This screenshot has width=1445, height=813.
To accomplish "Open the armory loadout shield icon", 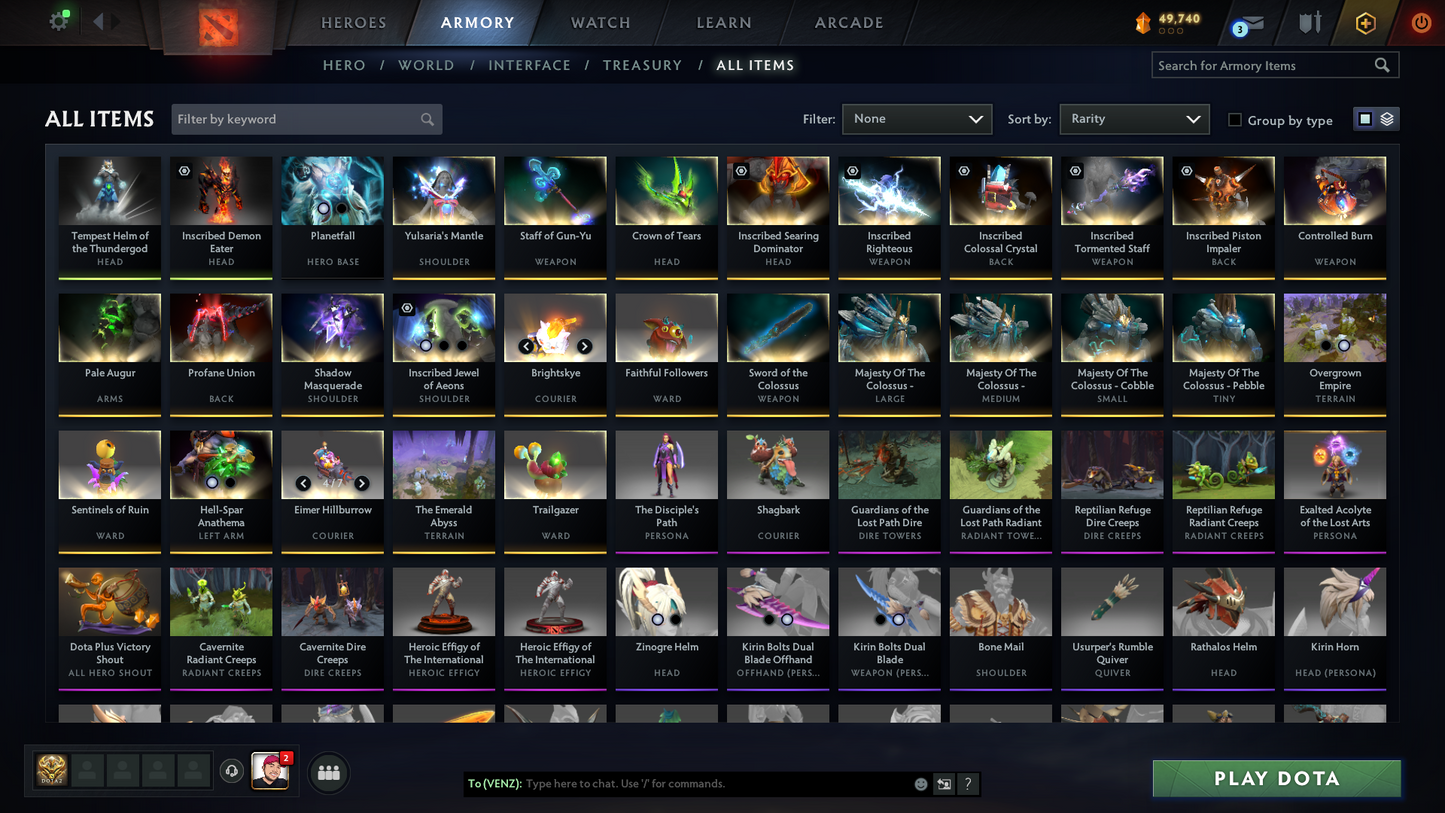I will click(1310, 22).
